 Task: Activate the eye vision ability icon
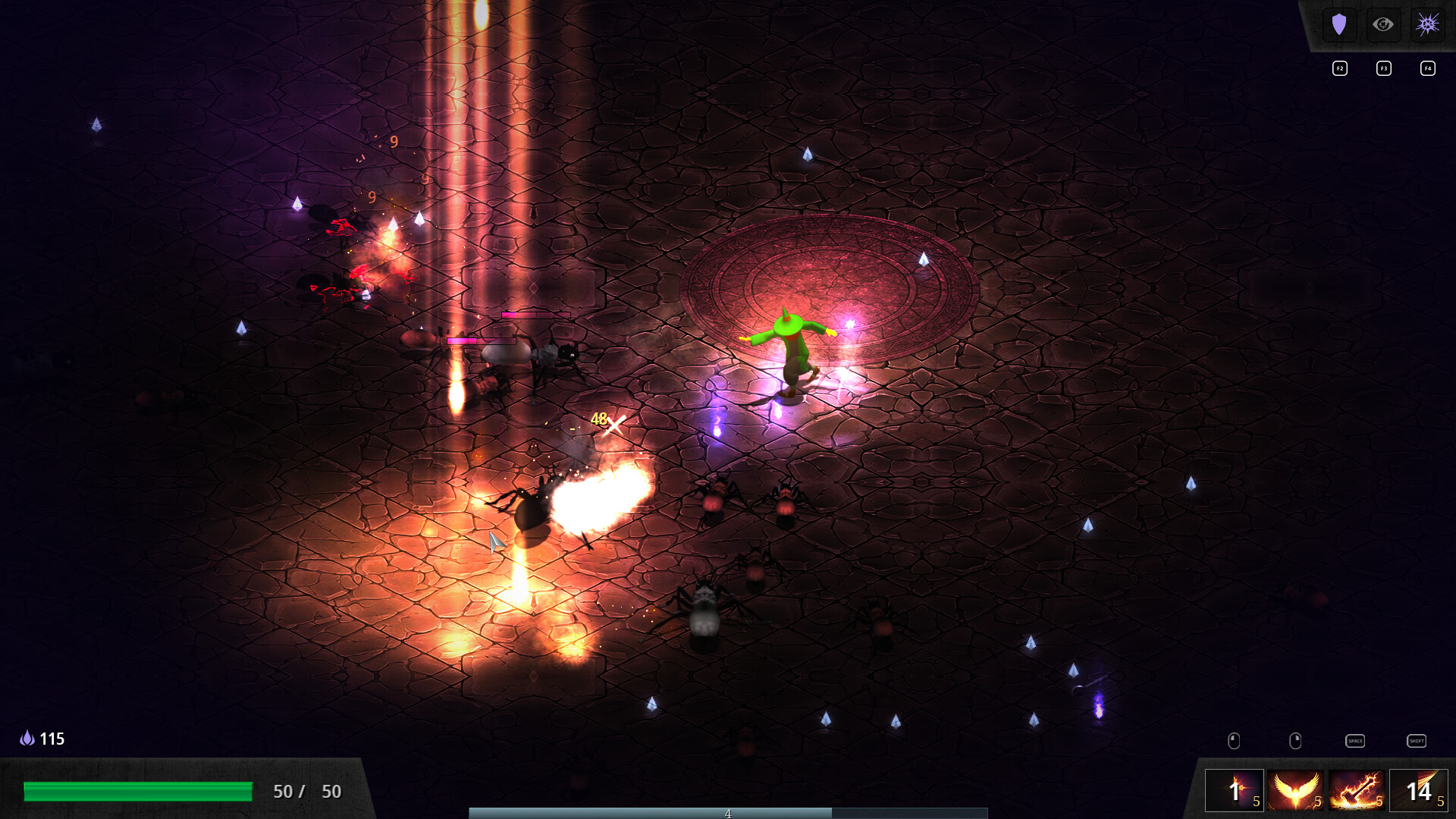(x=1383, y=24)
